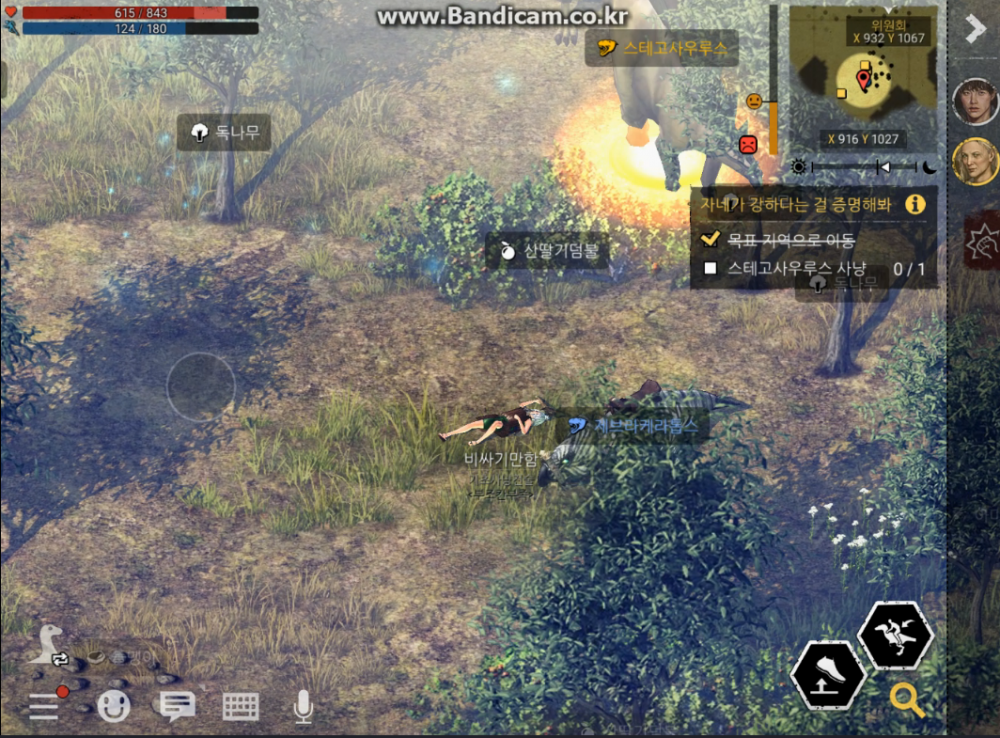
Task: Select the dark-haired character portrait
Action: 975,100
